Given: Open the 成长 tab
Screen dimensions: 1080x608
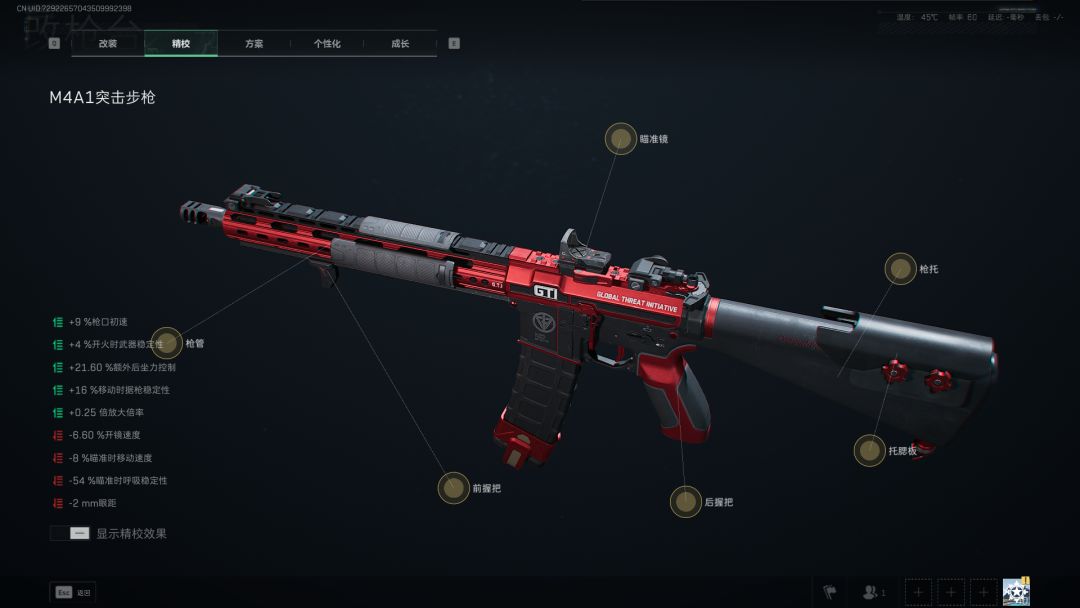Looking at the screenshot, I should (400, 44).
